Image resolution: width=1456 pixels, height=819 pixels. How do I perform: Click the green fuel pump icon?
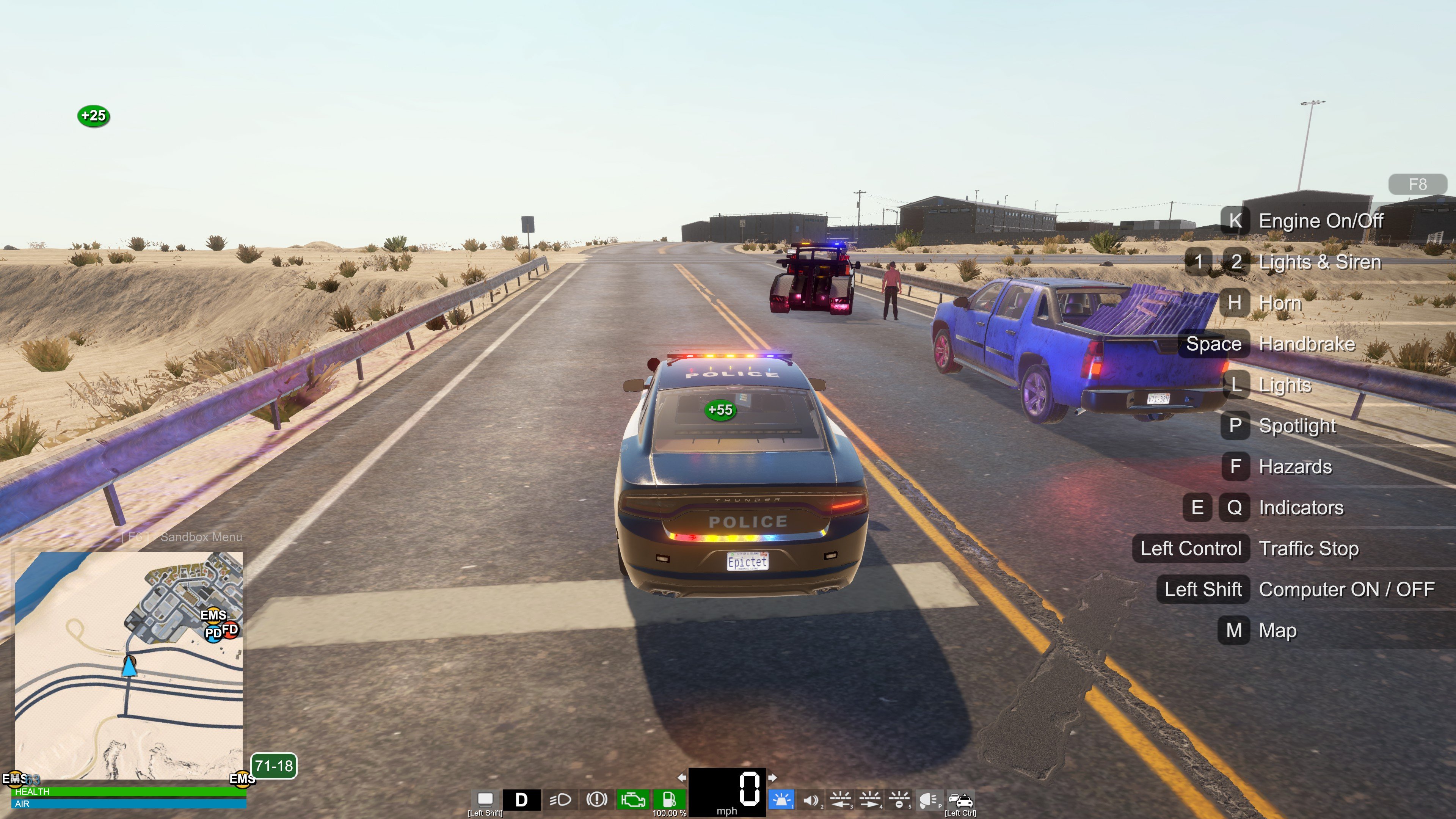click(x=668, y=799)
